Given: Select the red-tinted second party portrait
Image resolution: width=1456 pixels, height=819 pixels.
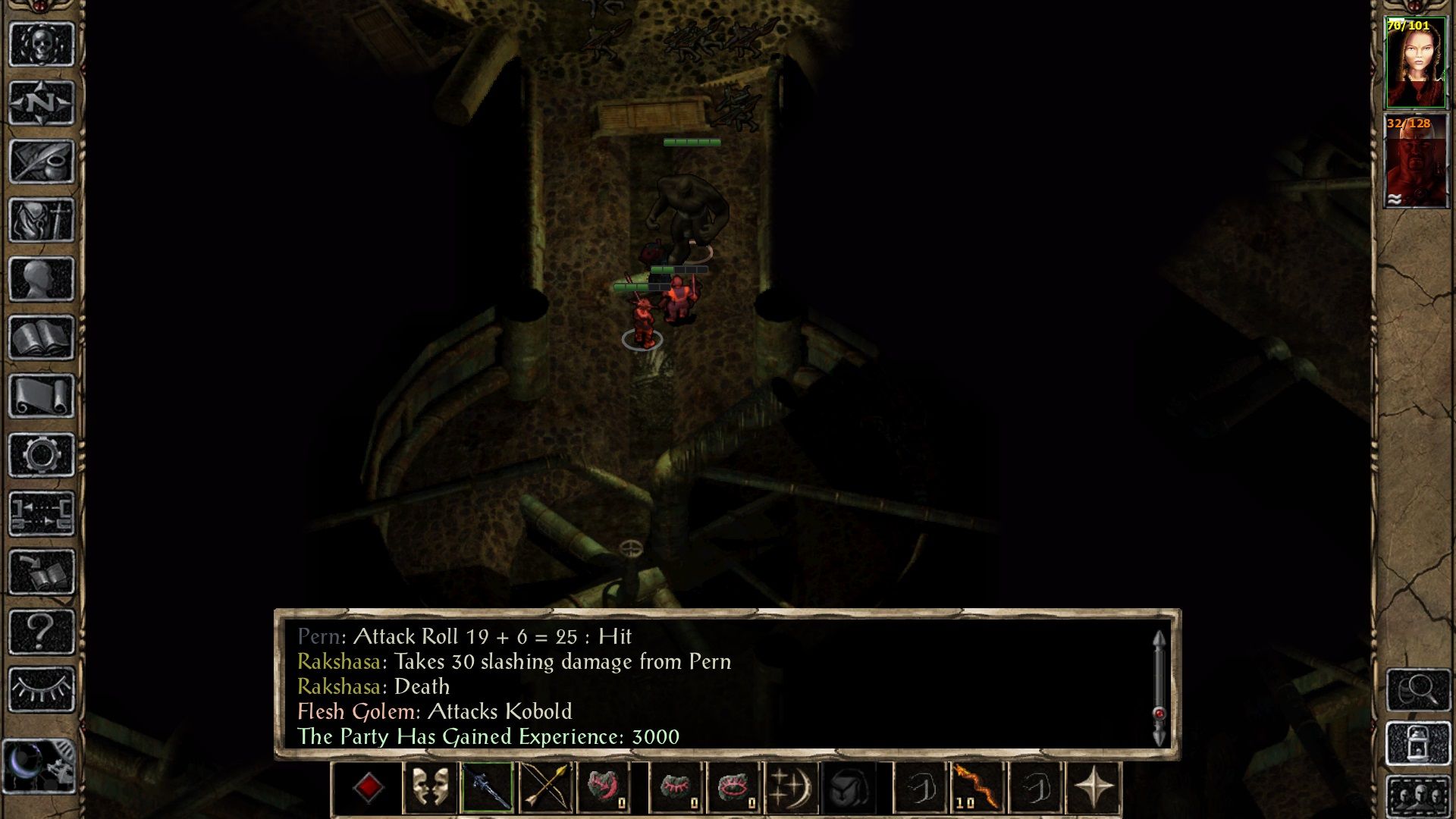Looking at the screenshot, I should pyautogui.click(x=1415, y=162).
